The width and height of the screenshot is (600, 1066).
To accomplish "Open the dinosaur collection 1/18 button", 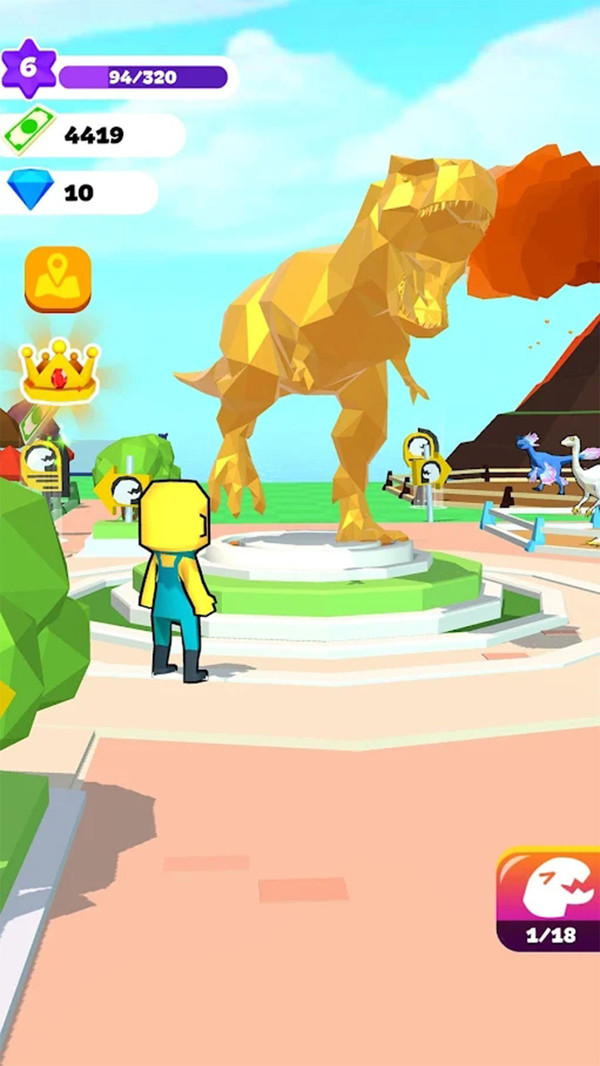I will tap(548, 899).
